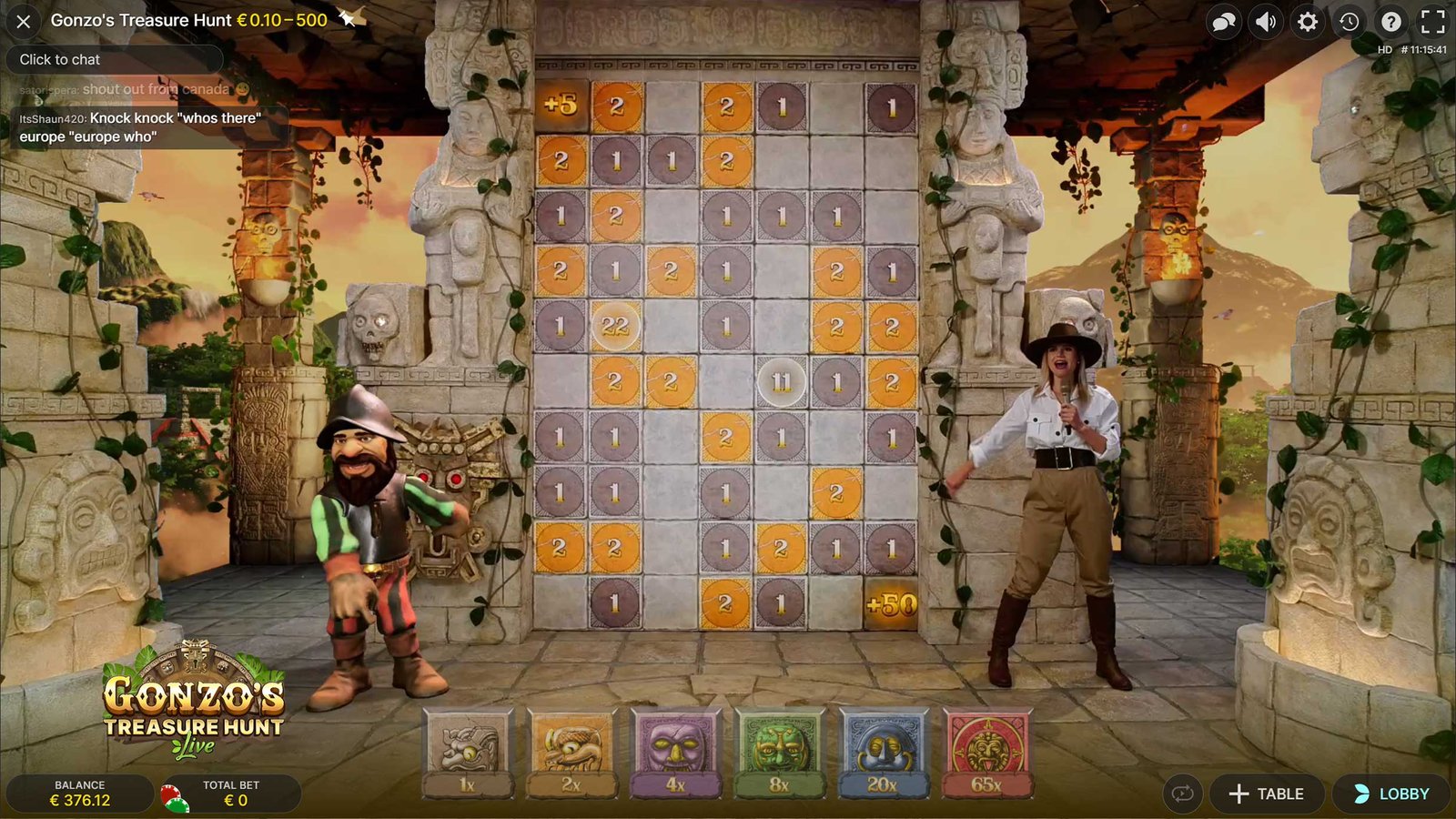
Task: Open settings via the gear icon
Action: [x=1308, y=20]
